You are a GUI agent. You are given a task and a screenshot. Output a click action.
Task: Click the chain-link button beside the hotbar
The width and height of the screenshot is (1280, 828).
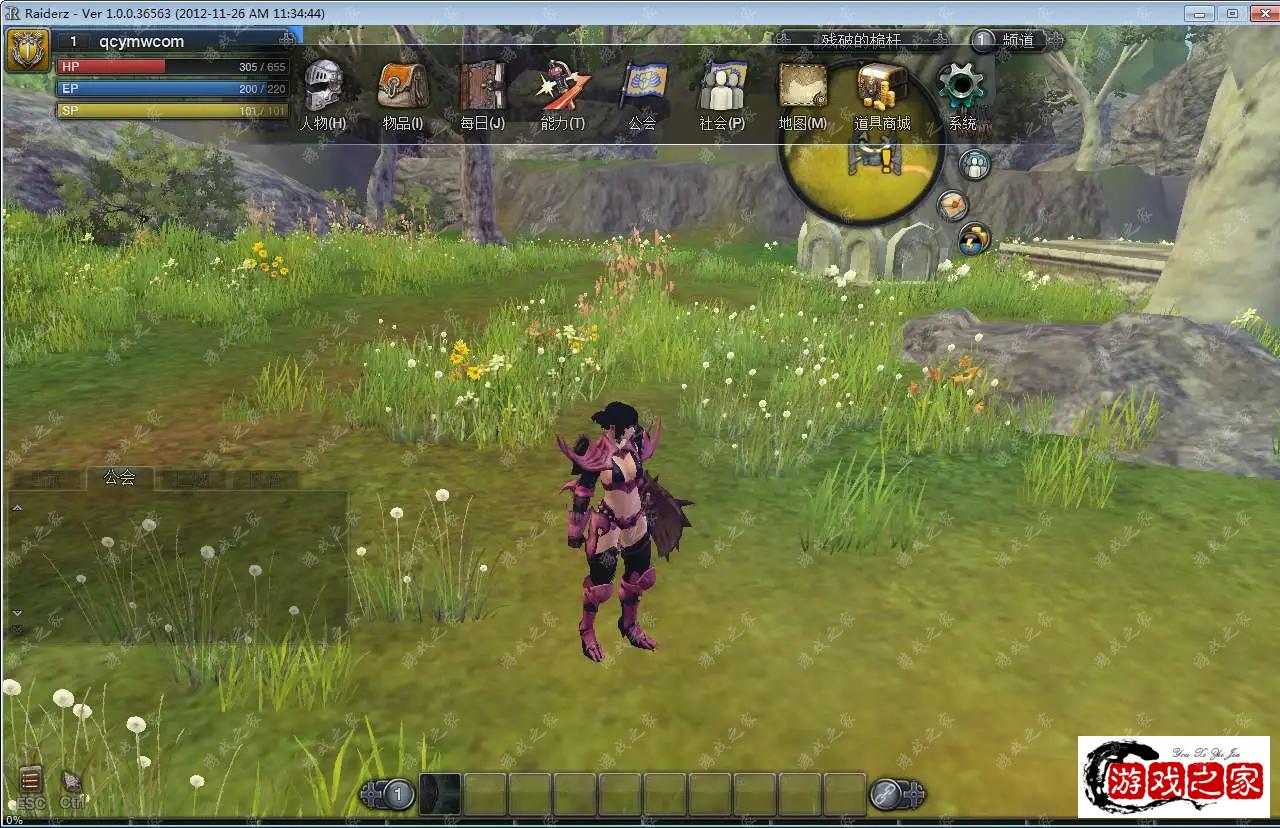tap(886, 795)
